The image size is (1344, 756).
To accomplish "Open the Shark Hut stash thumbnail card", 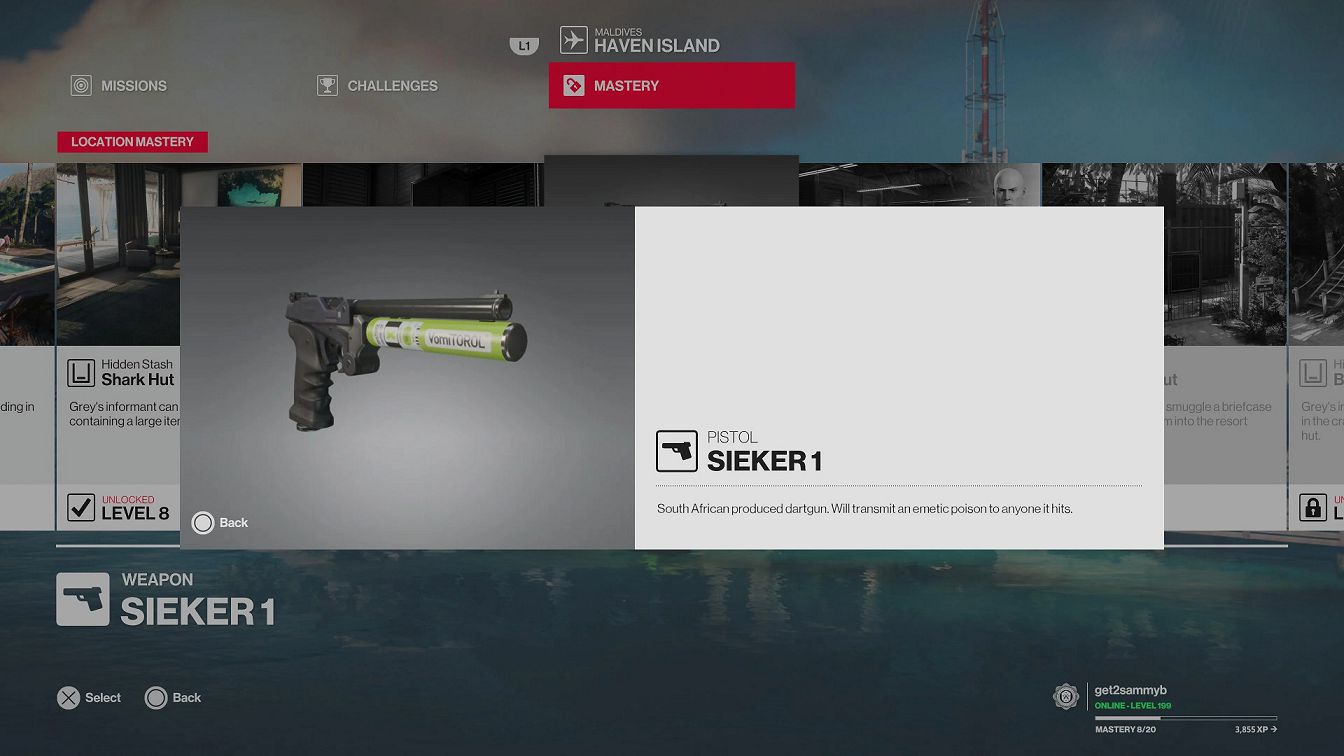I will tap(119, 250).
